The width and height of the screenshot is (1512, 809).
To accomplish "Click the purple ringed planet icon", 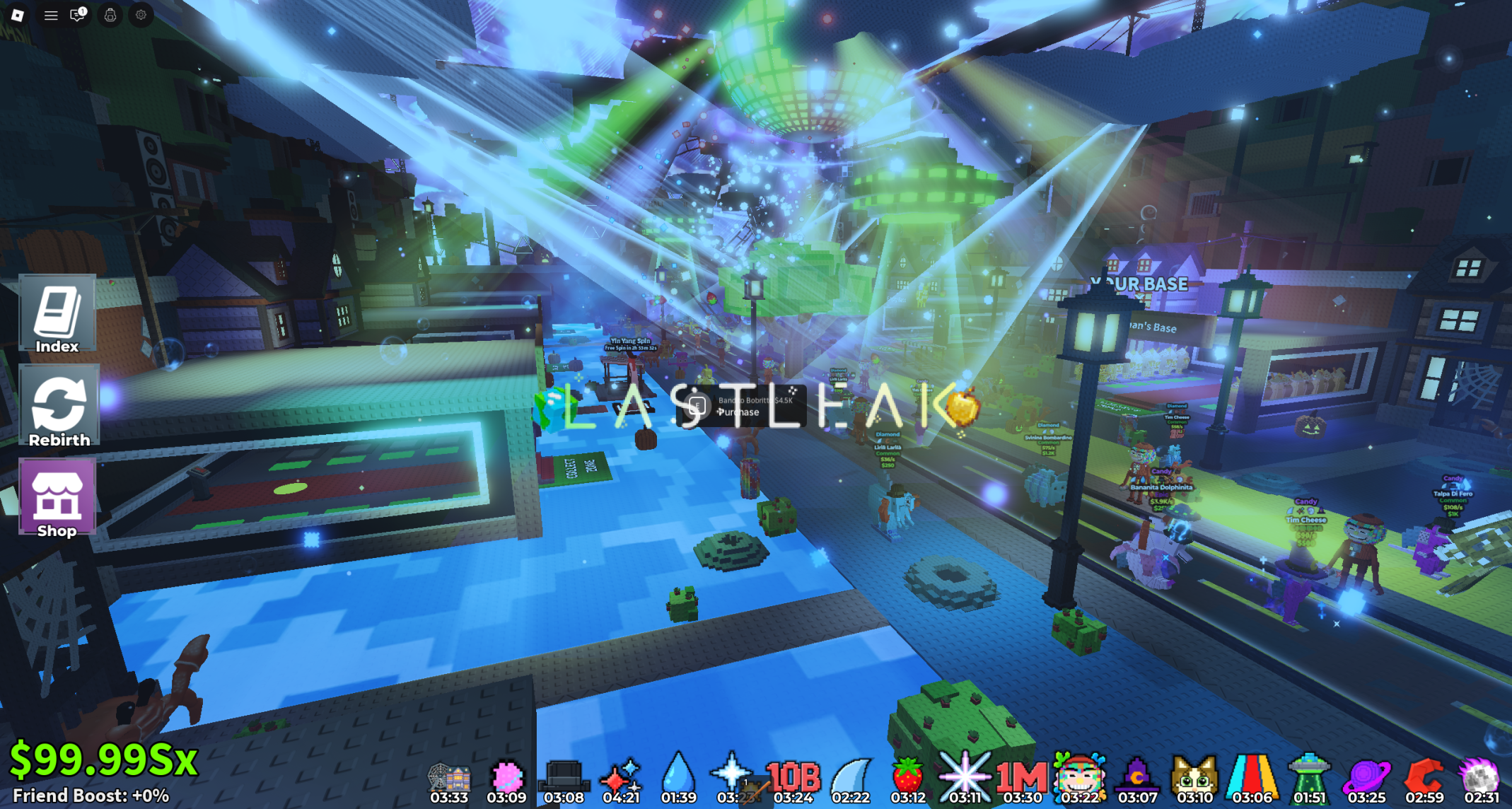I will [x=1366, y=776].
